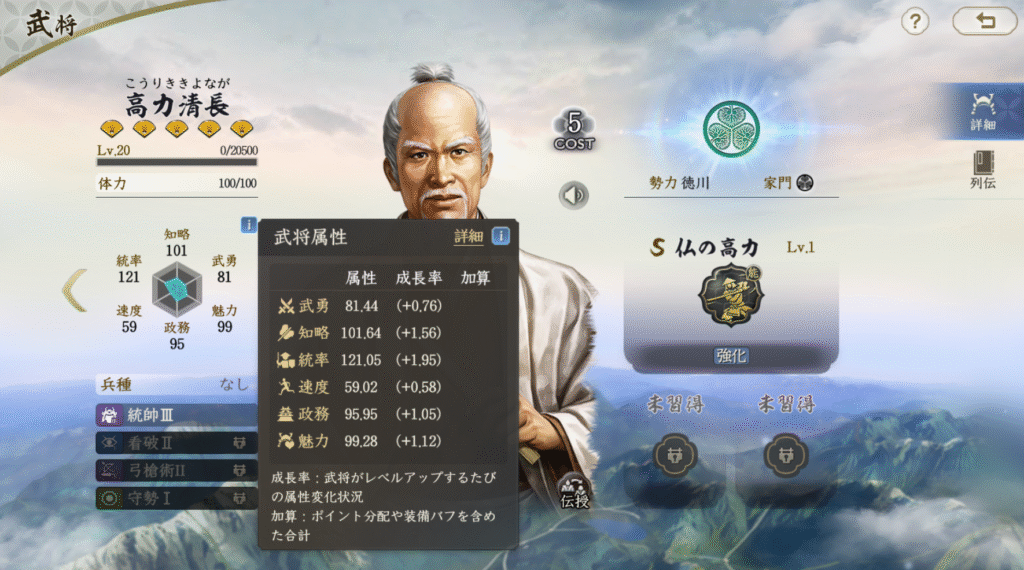Select the 統帥Ⅲ trait row

[172, 414]
